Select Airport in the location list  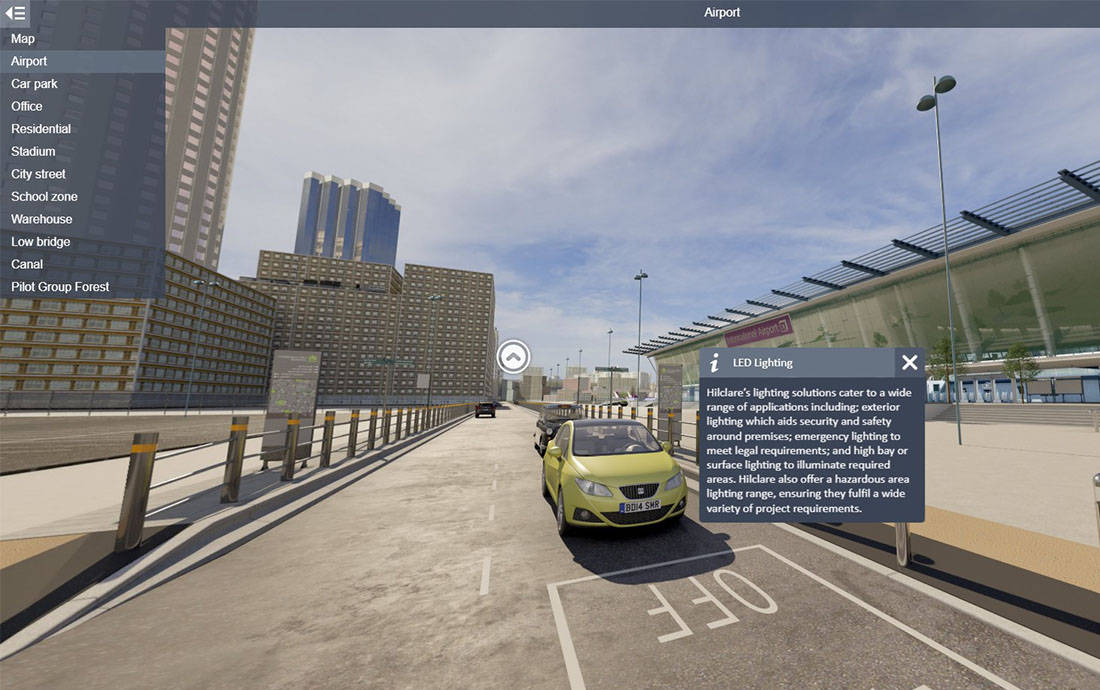29,61
